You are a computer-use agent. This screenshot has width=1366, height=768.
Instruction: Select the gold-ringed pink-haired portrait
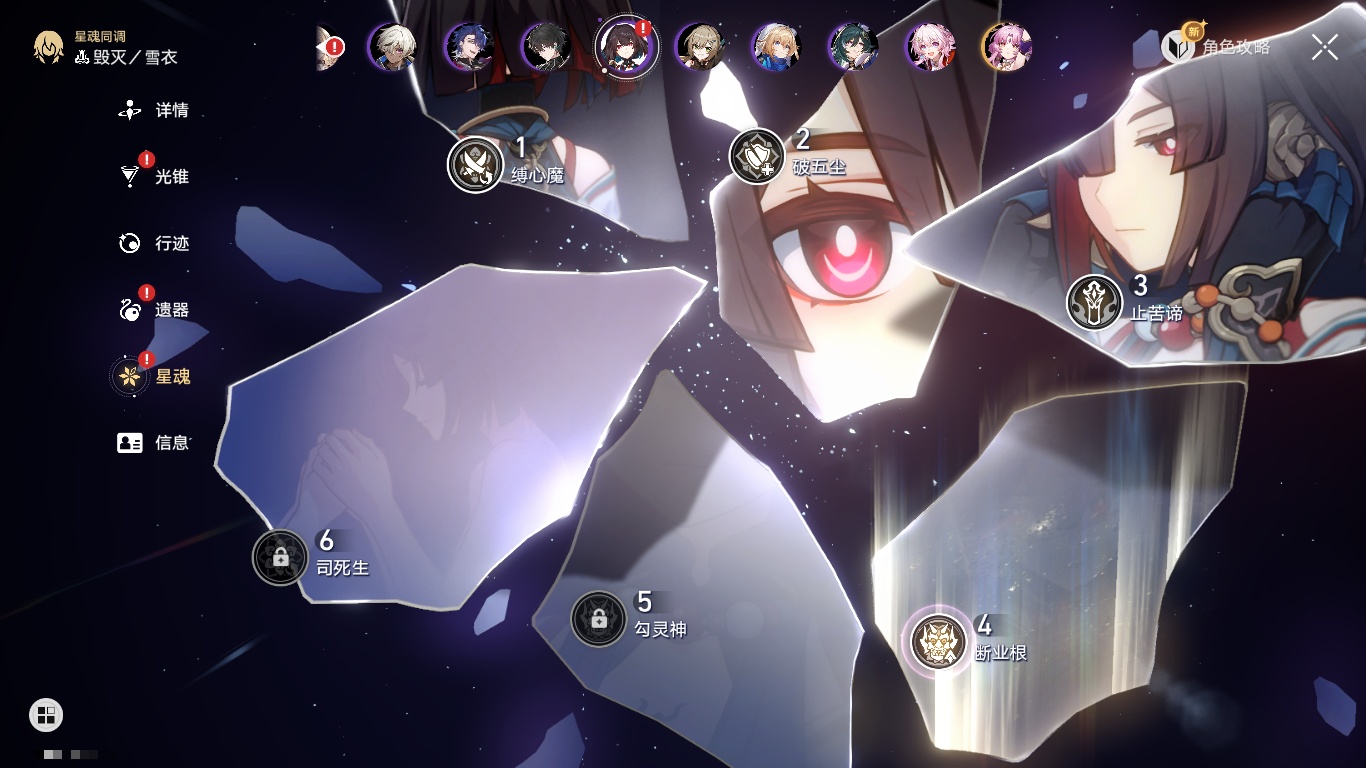tap(1007, 46)
